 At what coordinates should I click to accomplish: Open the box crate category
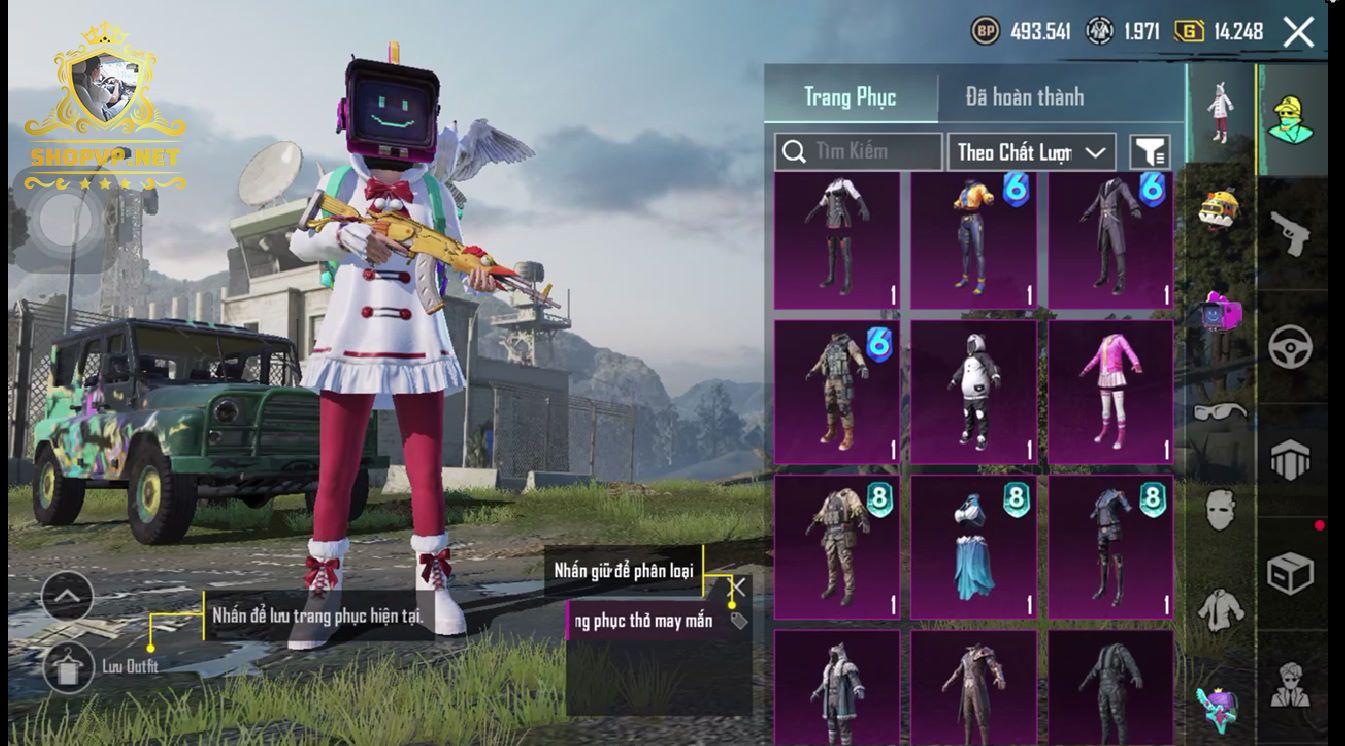(1290, 573)
